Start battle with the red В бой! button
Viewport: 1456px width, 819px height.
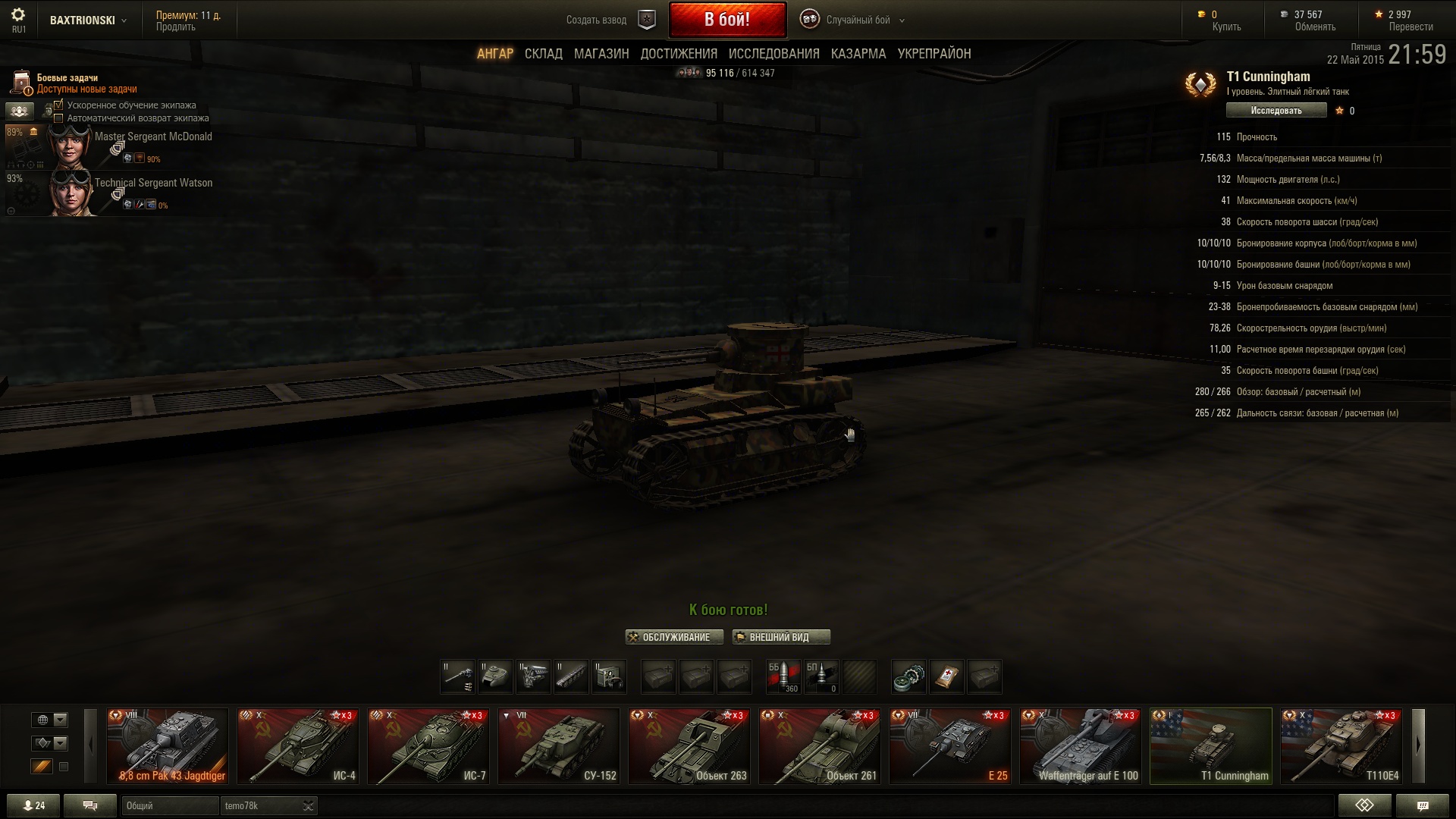coord(726,20)
